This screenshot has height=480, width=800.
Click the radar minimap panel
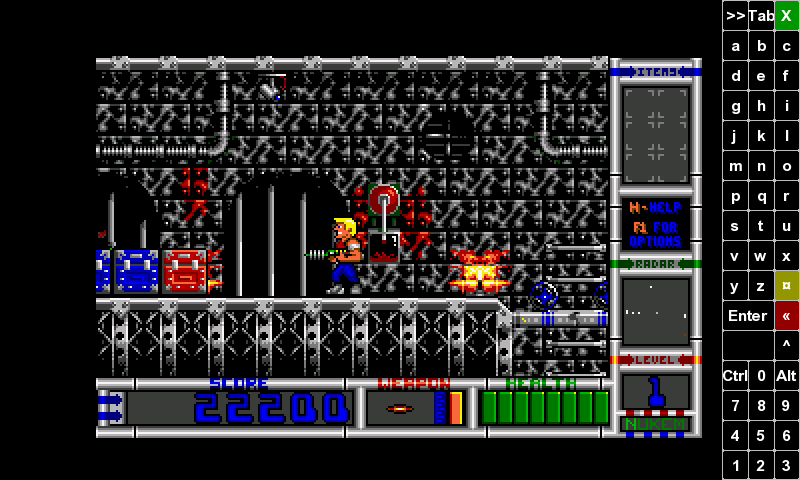[x=656, y=311]
